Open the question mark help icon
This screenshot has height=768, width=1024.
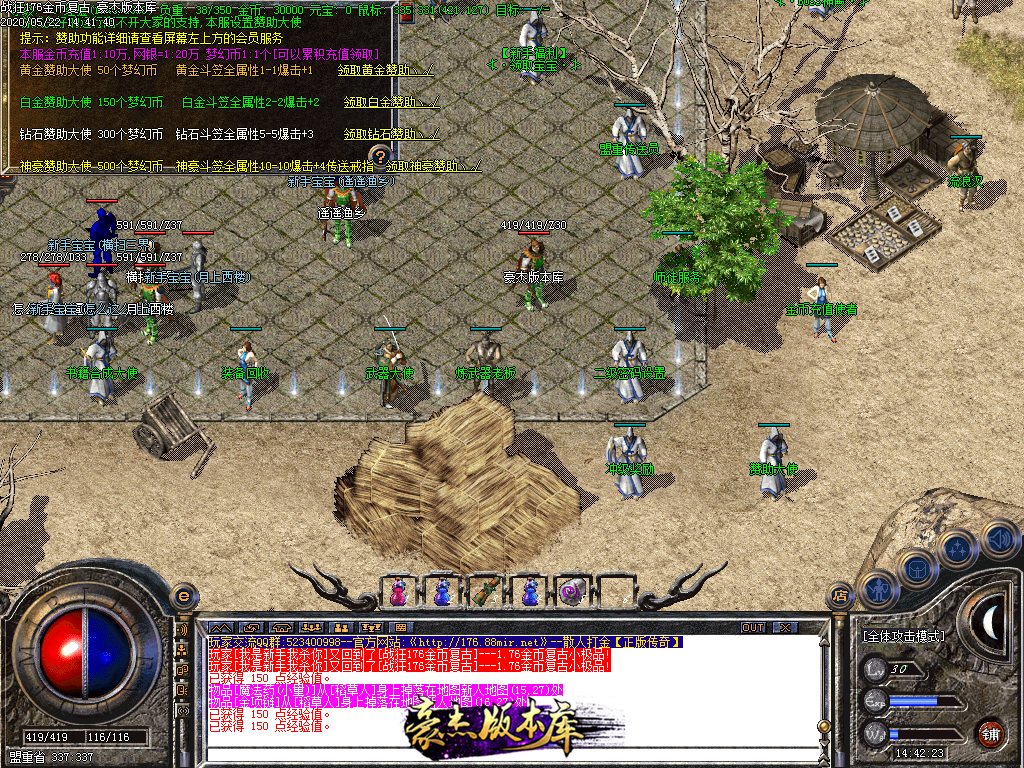click(x=379, y=156)
